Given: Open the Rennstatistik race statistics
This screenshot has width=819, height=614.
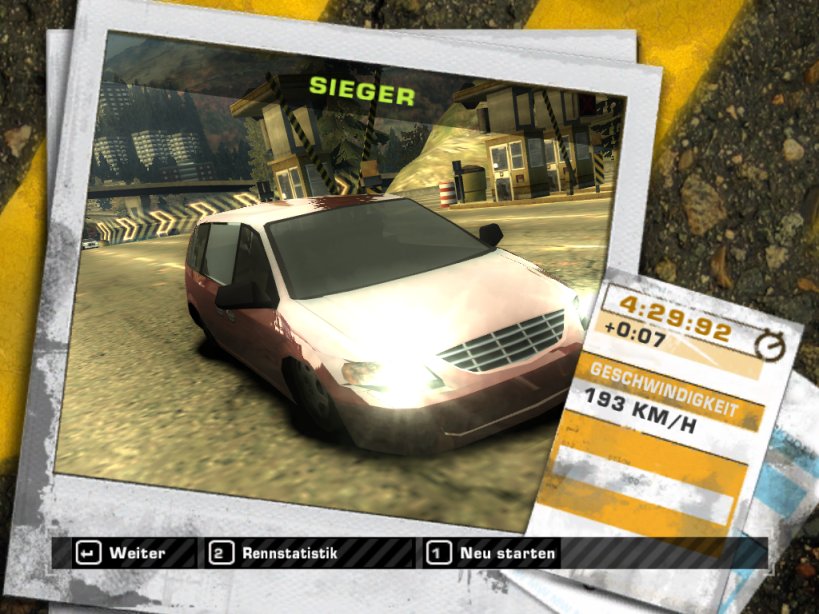Looking at the screenshot, I should coord(275,553).
